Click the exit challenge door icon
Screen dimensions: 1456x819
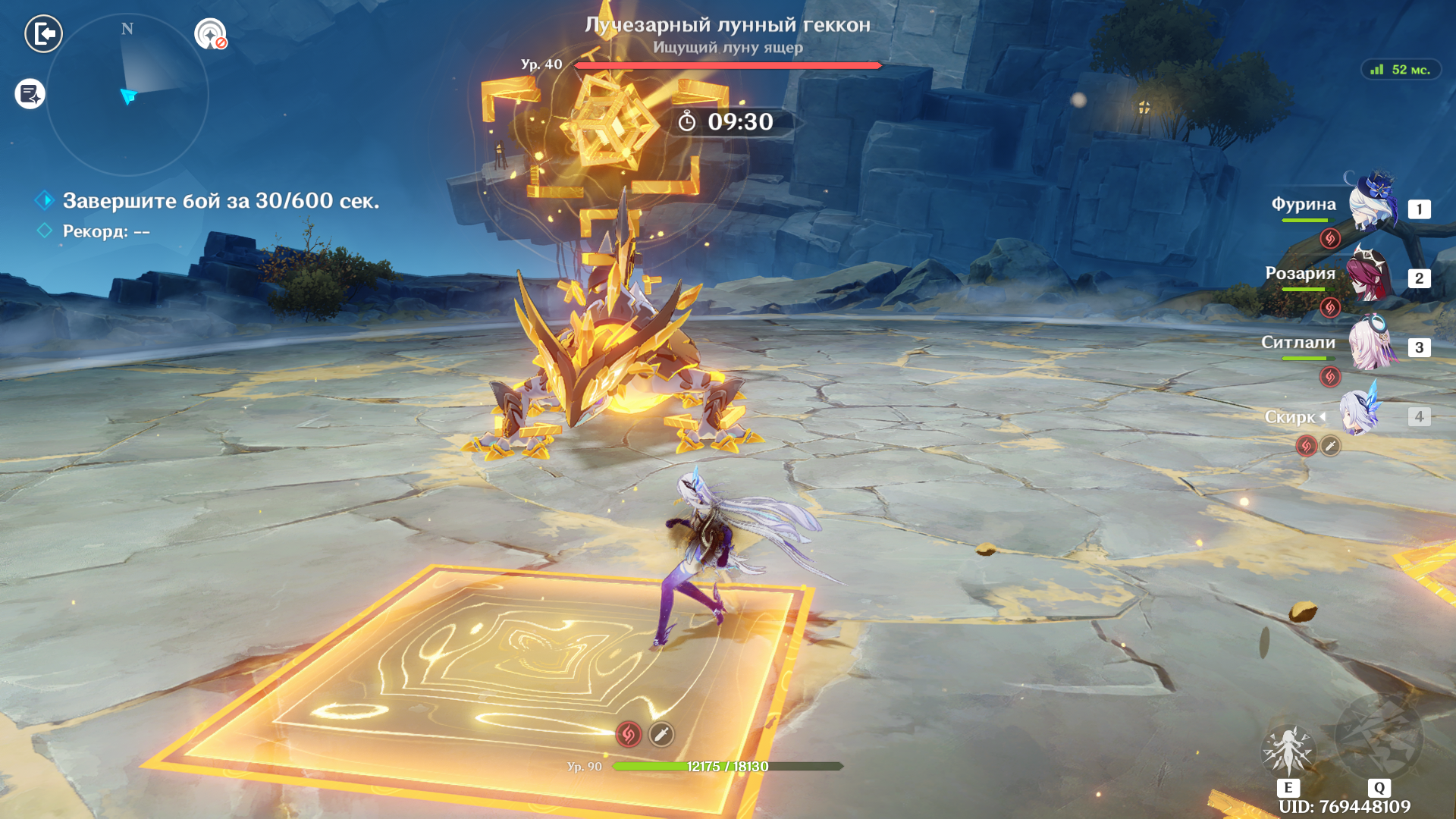click(43, 33)
